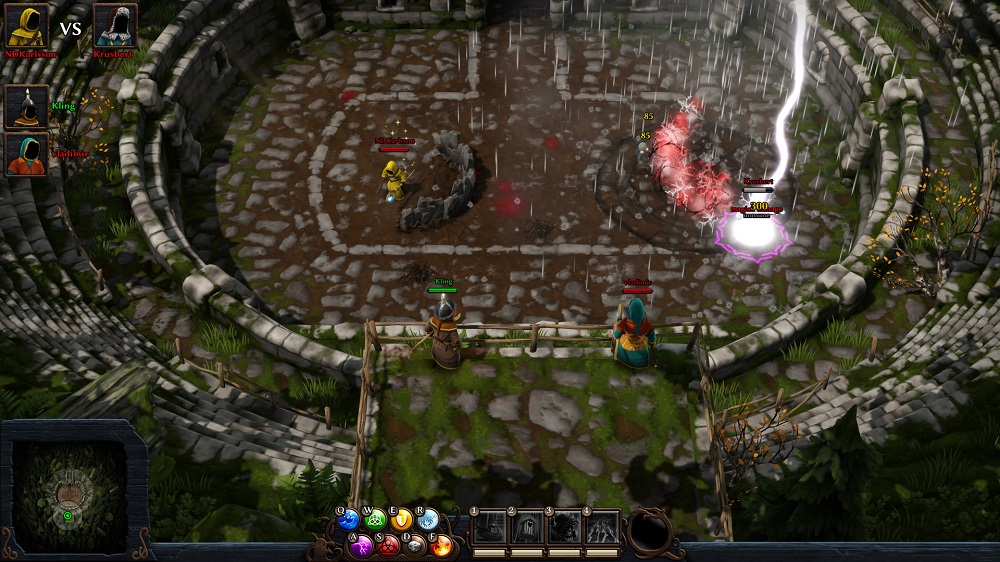Activate the yellow shield element orb
The image size is (1000, 562).
[x=402, y=520]
